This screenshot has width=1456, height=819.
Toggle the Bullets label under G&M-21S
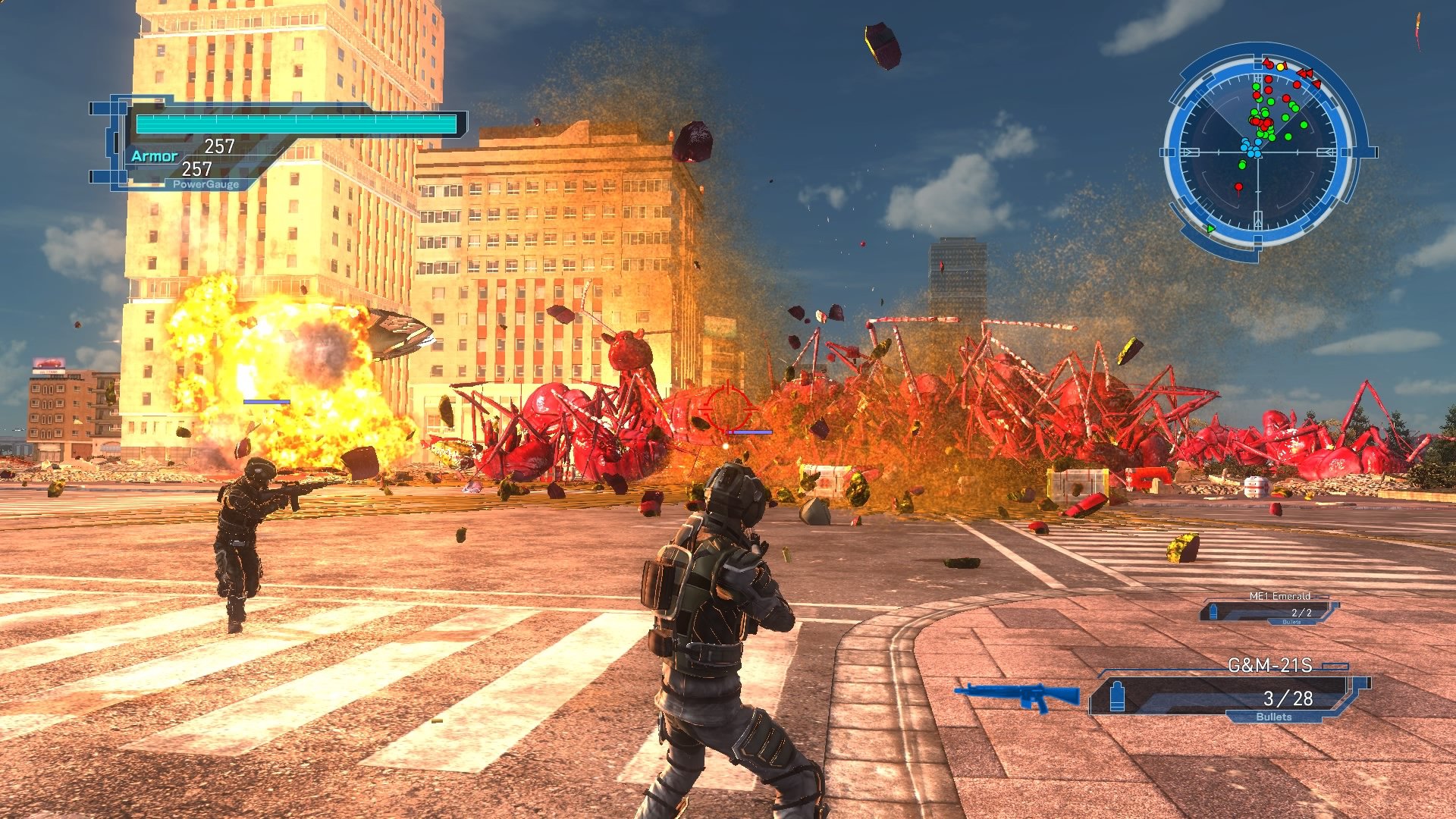[x=1274, y=717]
